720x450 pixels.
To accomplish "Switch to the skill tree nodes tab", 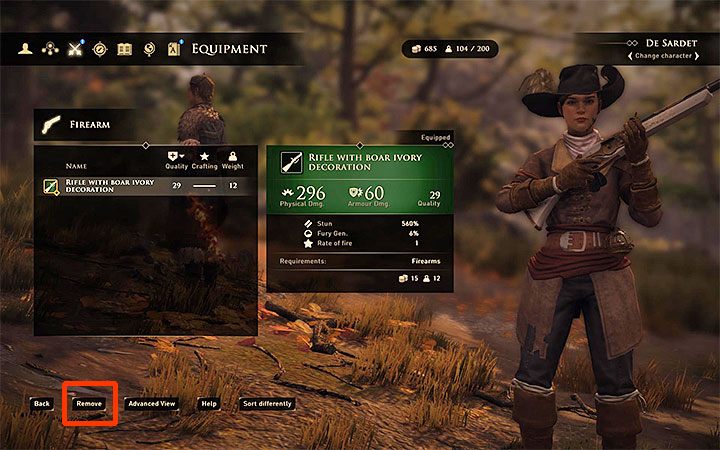I will tap(49, 48).
